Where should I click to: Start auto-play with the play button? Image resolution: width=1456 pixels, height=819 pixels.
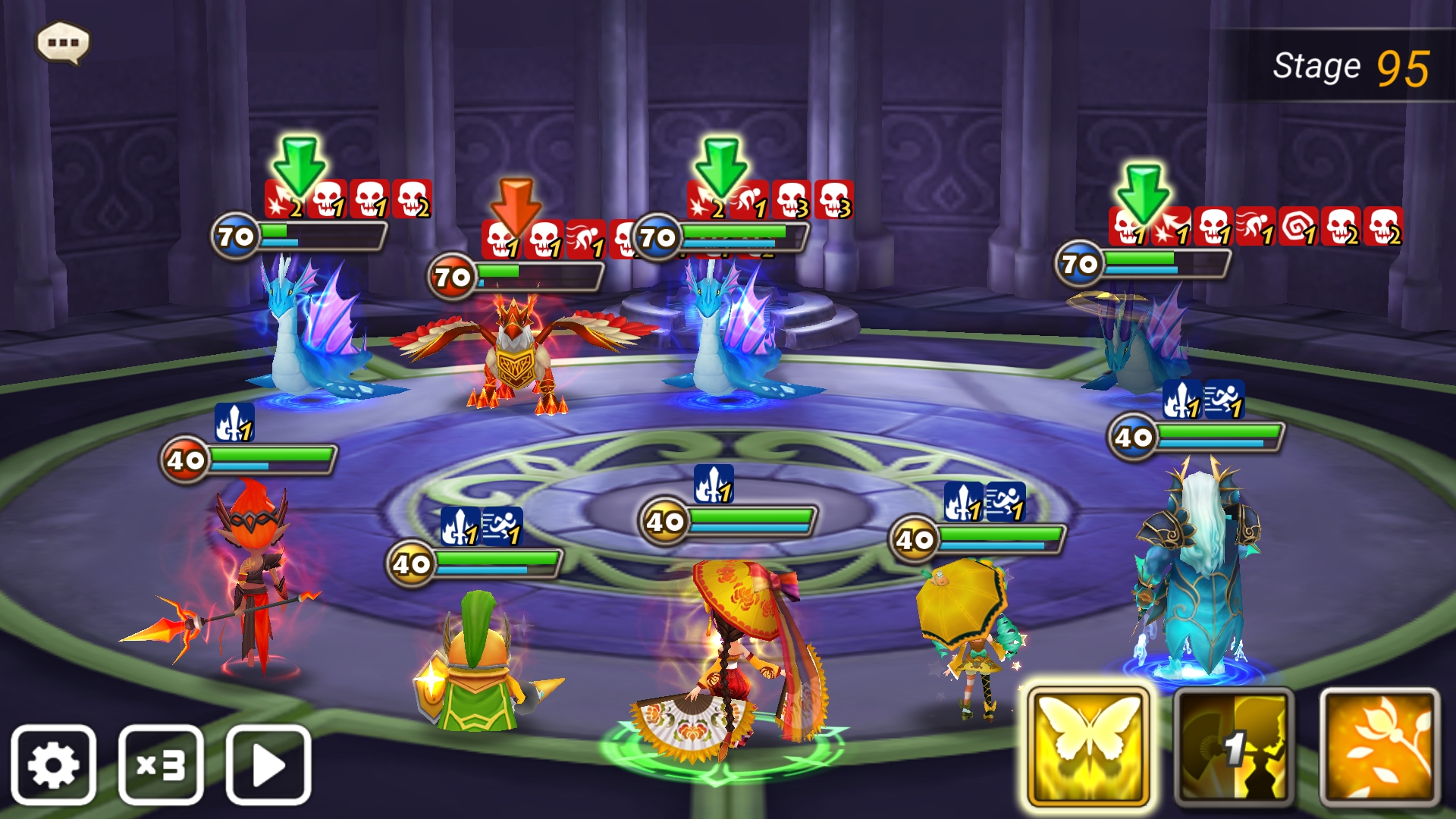(268, 764)
